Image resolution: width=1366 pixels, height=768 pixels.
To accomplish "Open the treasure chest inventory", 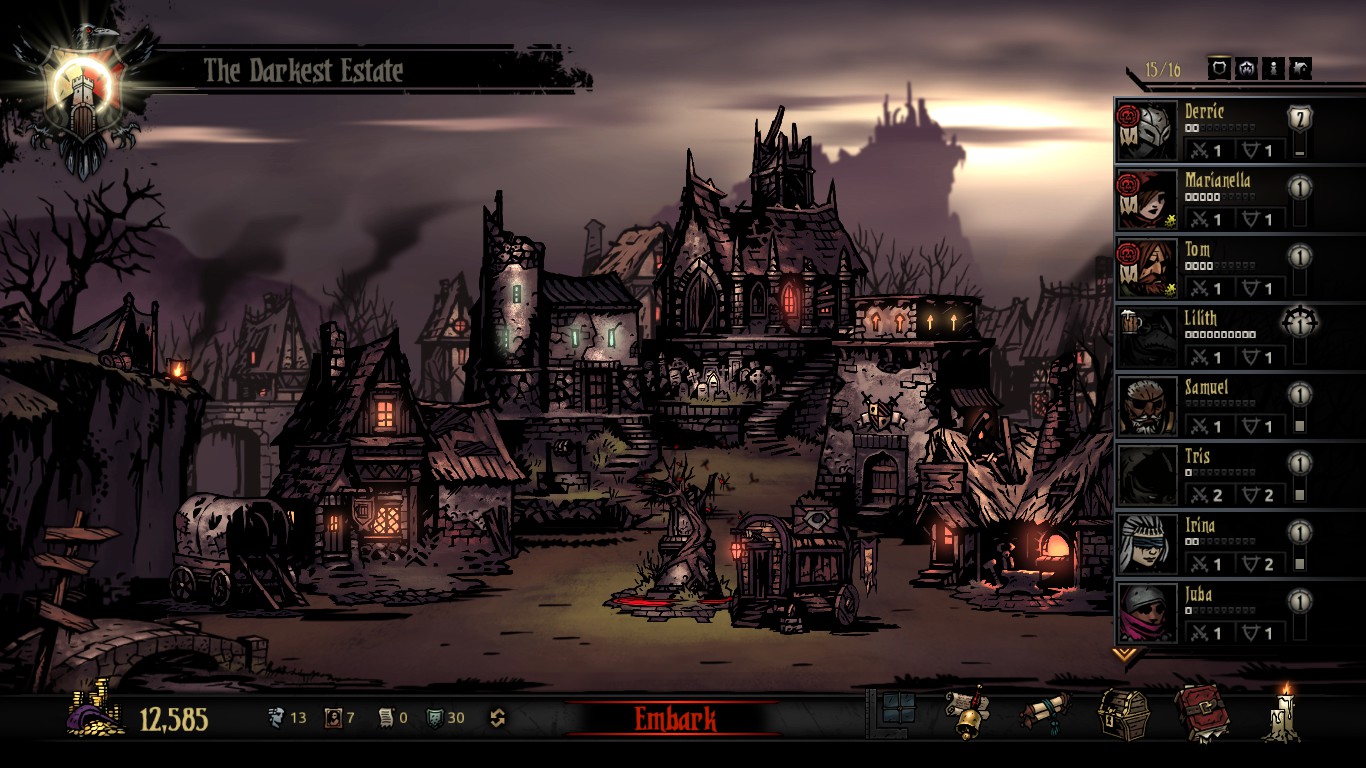I will click(1121, 712).
